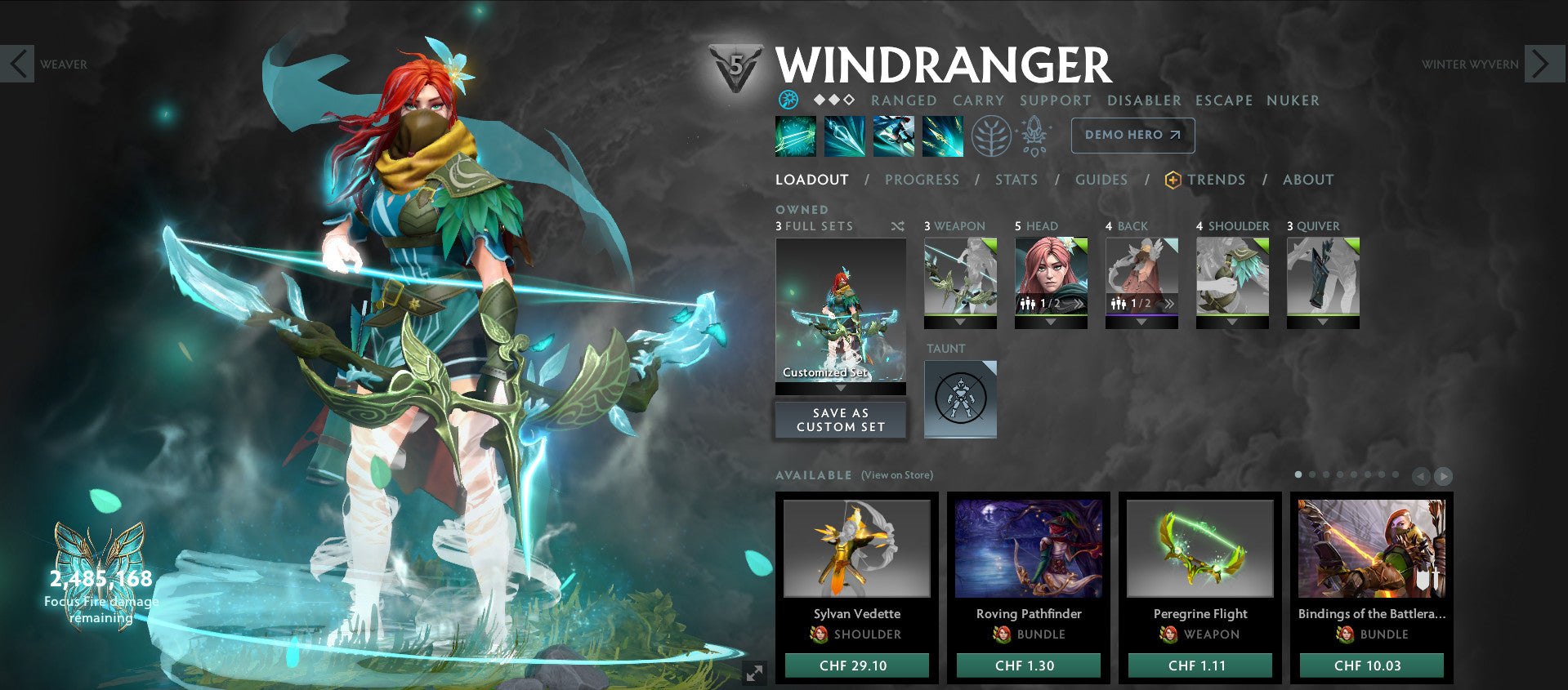Switch to the STATS tab
The height and width of the screenshot is (690, 1568).
1016,180
